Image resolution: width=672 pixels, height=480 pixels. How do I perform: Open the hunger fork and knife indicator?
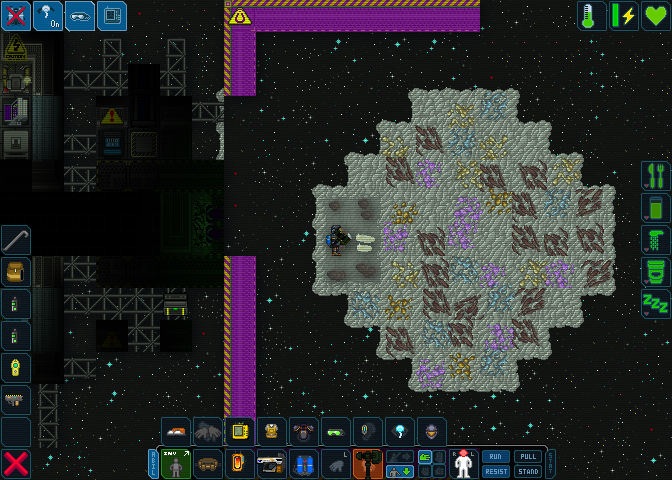pos(656,176)
